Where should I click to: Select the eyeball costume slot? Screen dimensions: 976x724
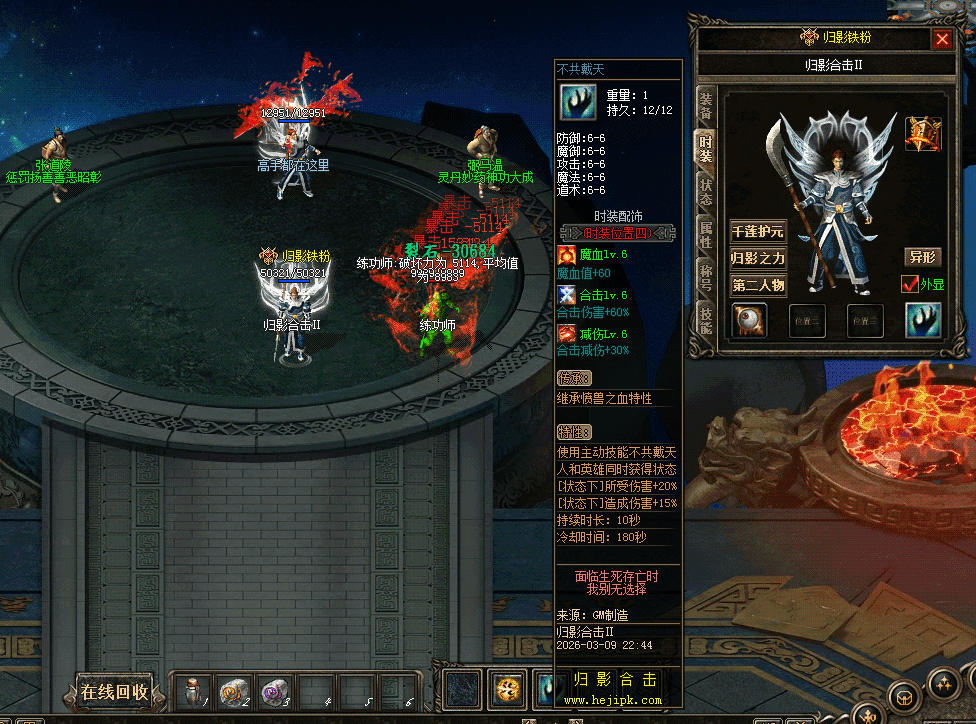coord(749,320)
